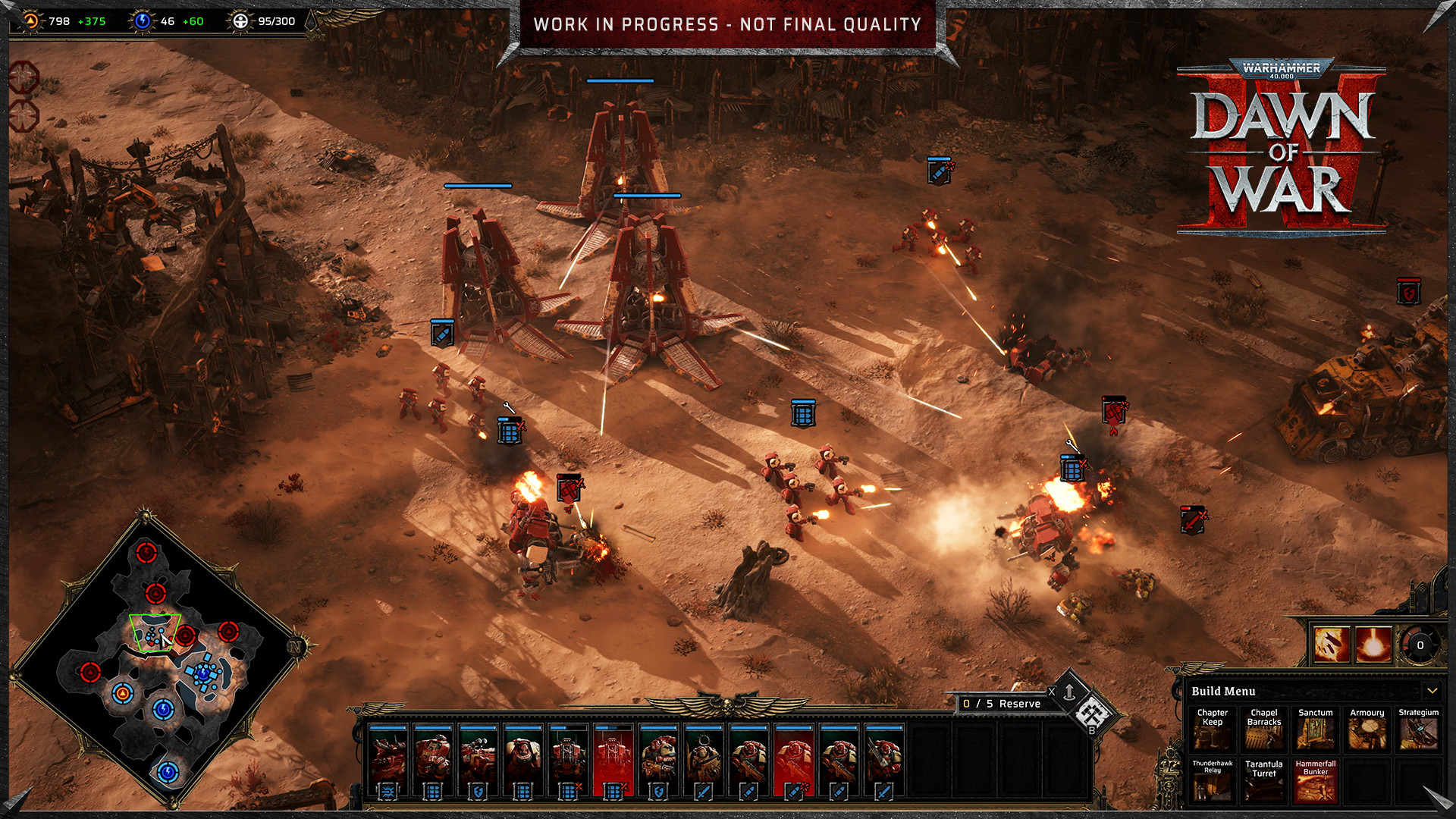Collapse the Build Menu with its chevron
The image size is (1456, 819).
(1433, 691)
